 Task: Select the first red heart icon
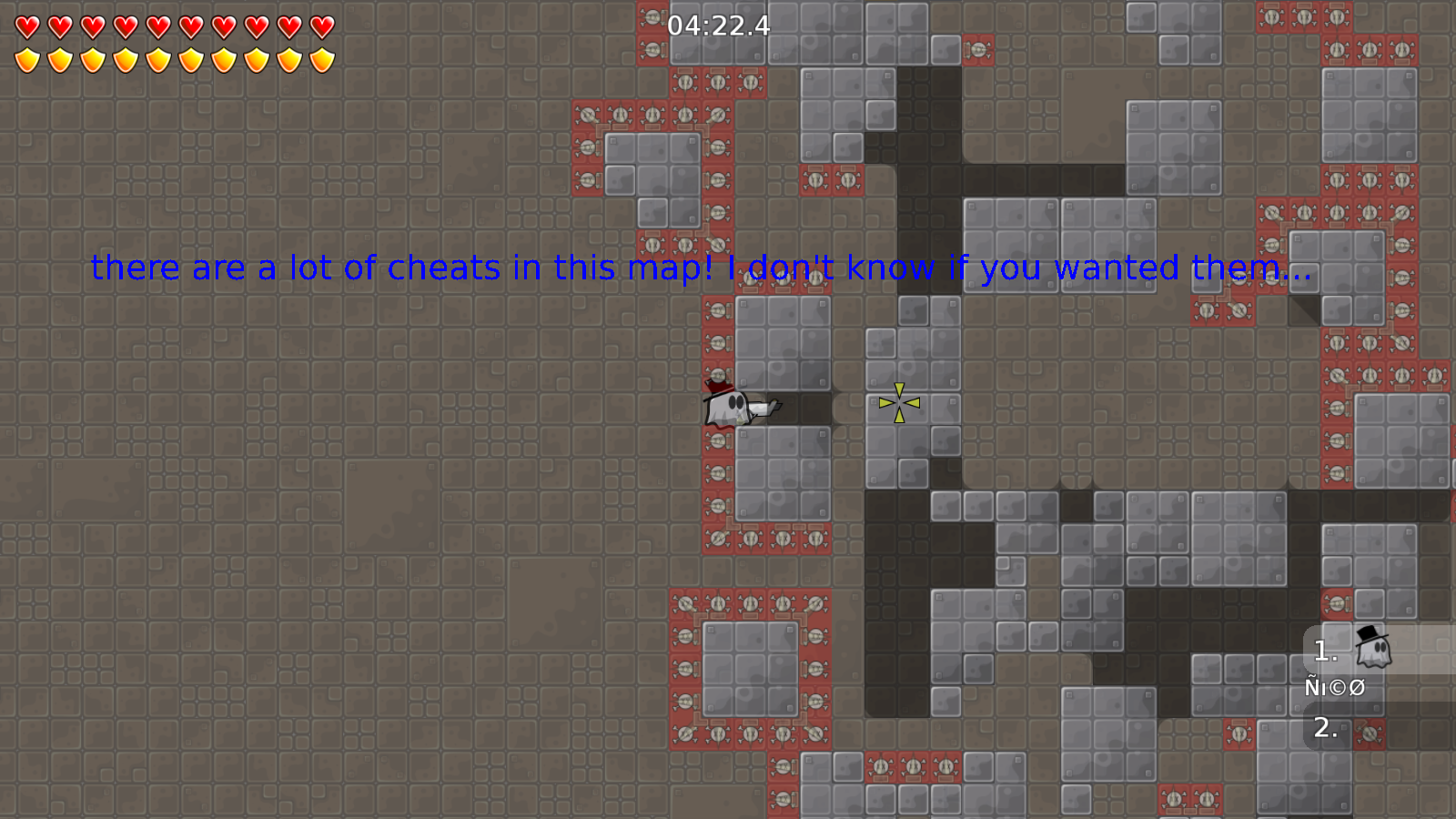point(26,27)
